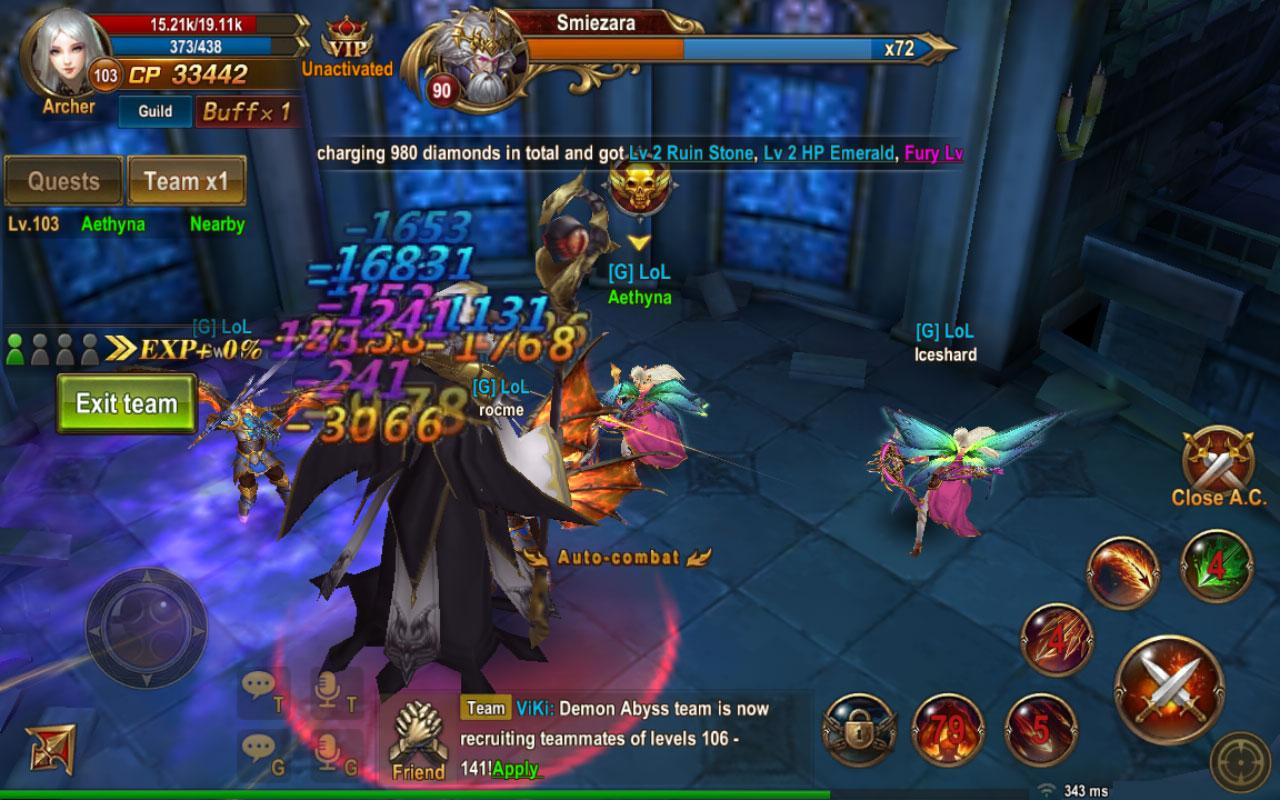1280x800 pixels.
Task: Click the Exit team button
Action: pyautogui.click(x=126, y=404)
